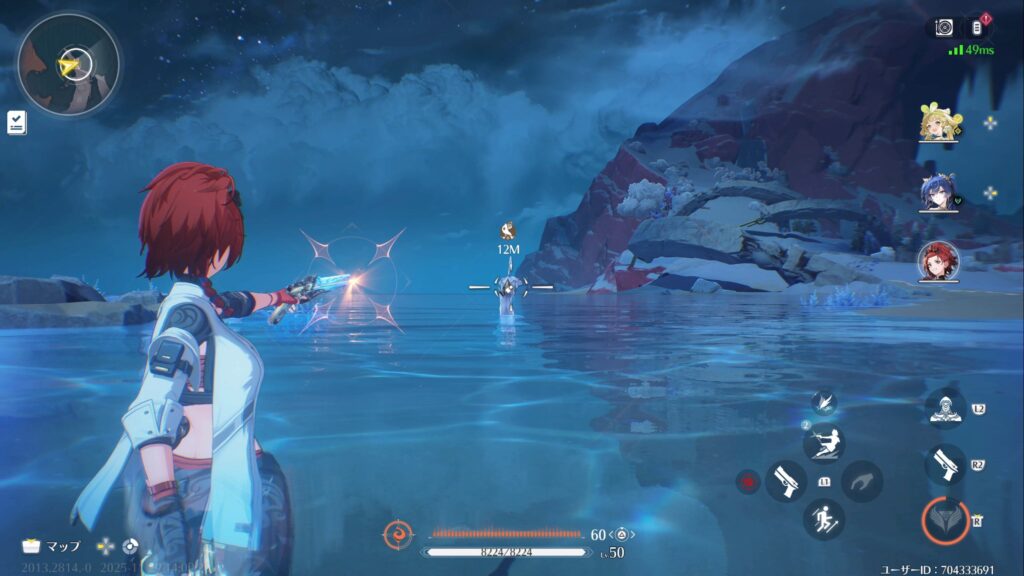Switch to the blonde party character

[939, 124]
